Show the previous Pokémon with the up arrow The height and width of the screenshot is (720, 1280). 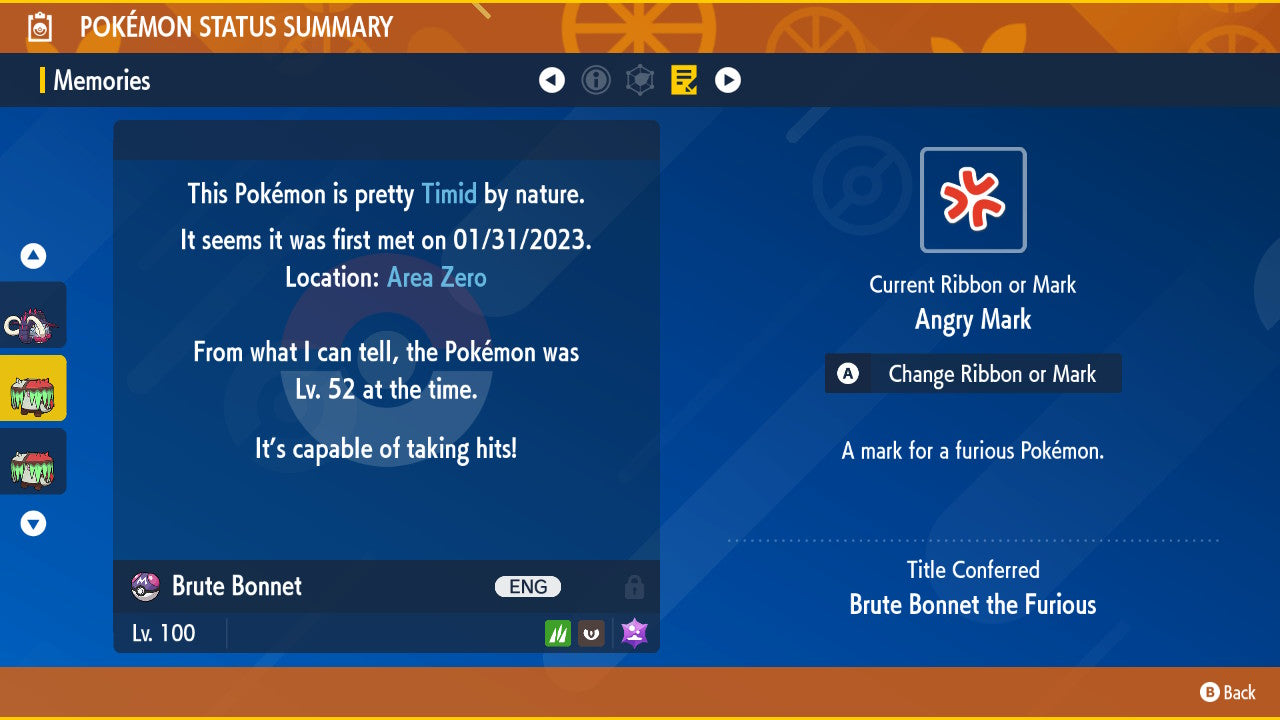33,256
